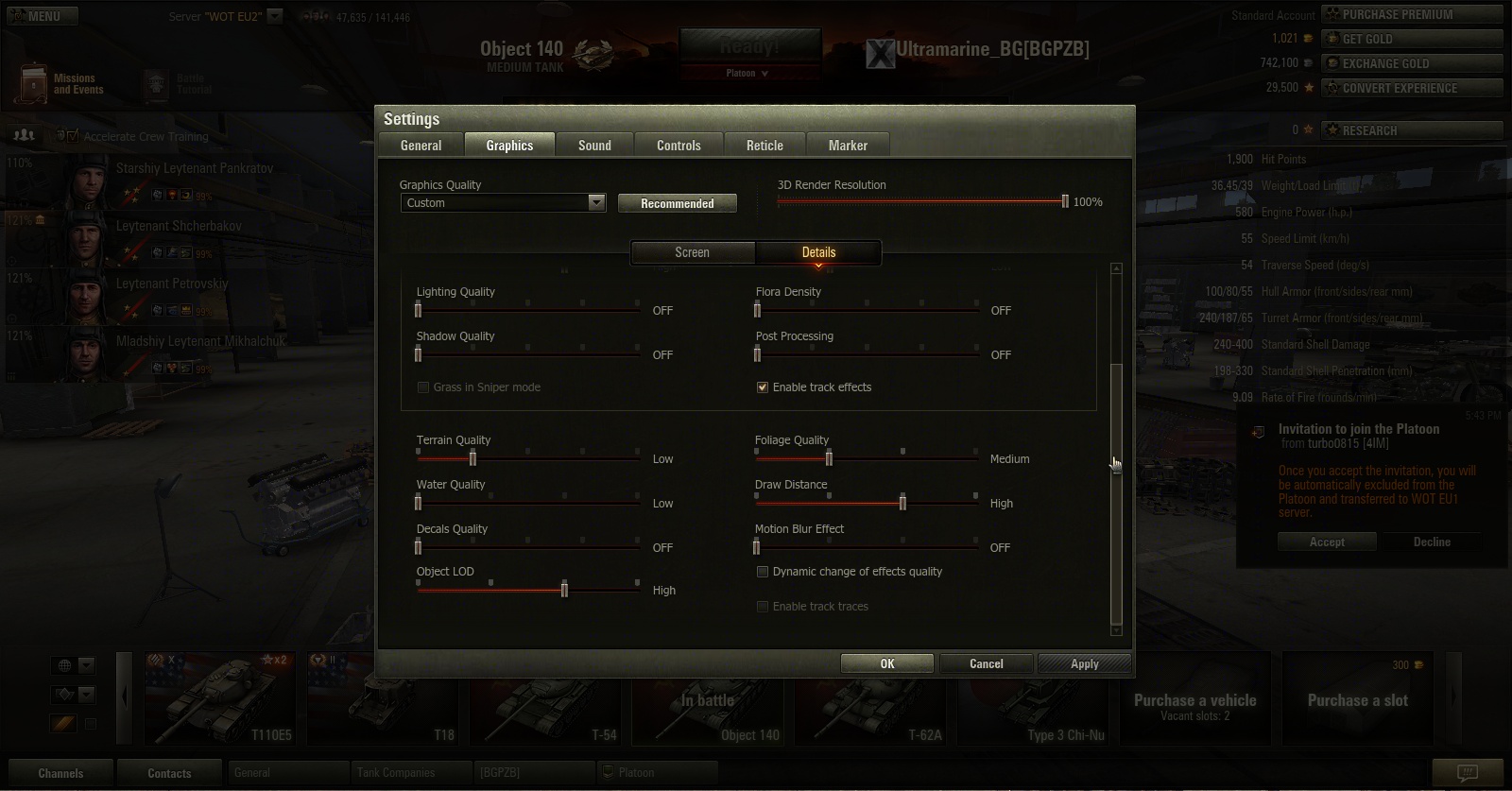The image size is (1512, 791).
Task: Open the Graphics Quality dropdown
Action: (596, 202)
